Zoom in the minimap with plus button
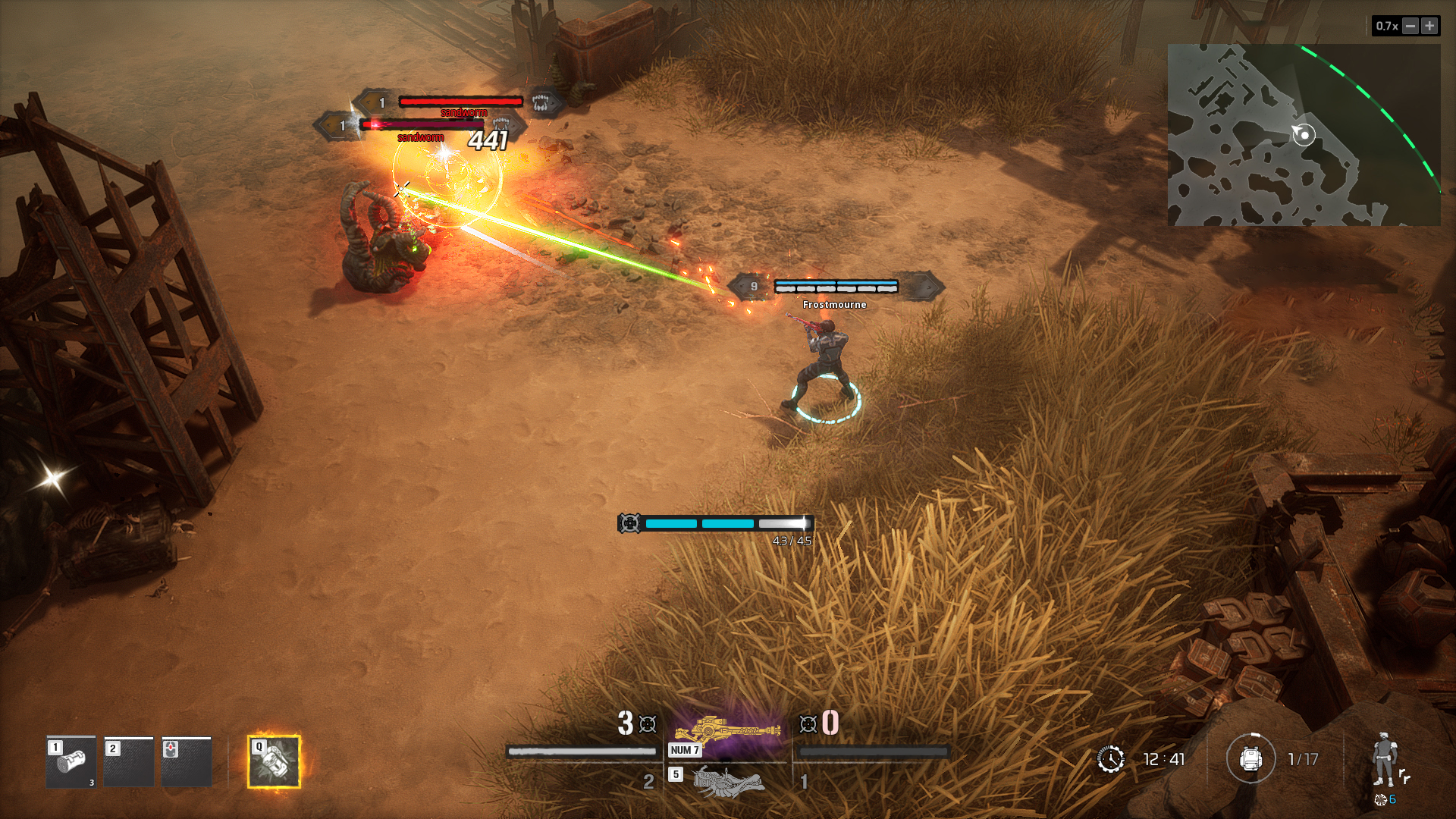 click(1429, 26)
